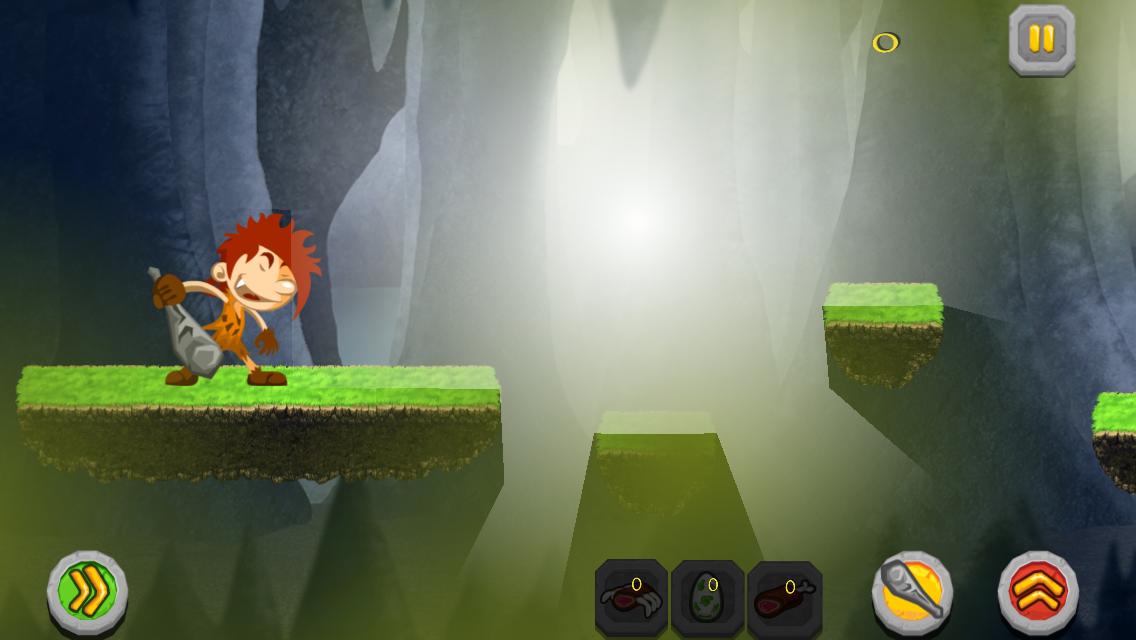
Task: Tap the green double-arrow dash button
Action: pos(87,592)
